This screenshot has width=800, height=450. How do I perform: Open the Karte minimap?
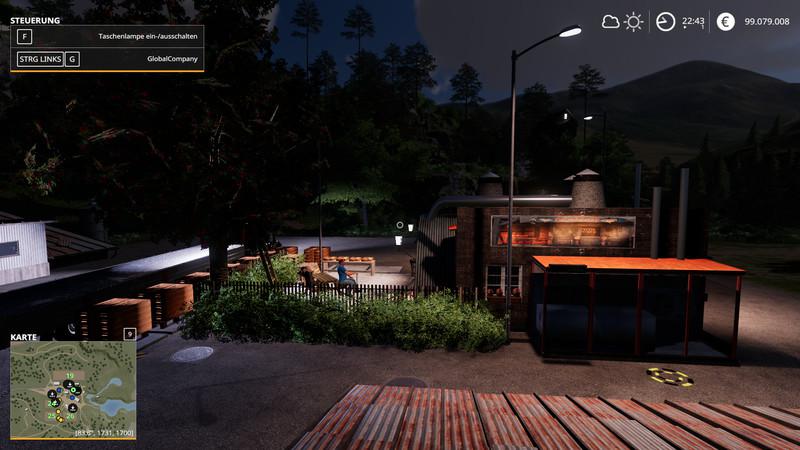click(73, 388)
